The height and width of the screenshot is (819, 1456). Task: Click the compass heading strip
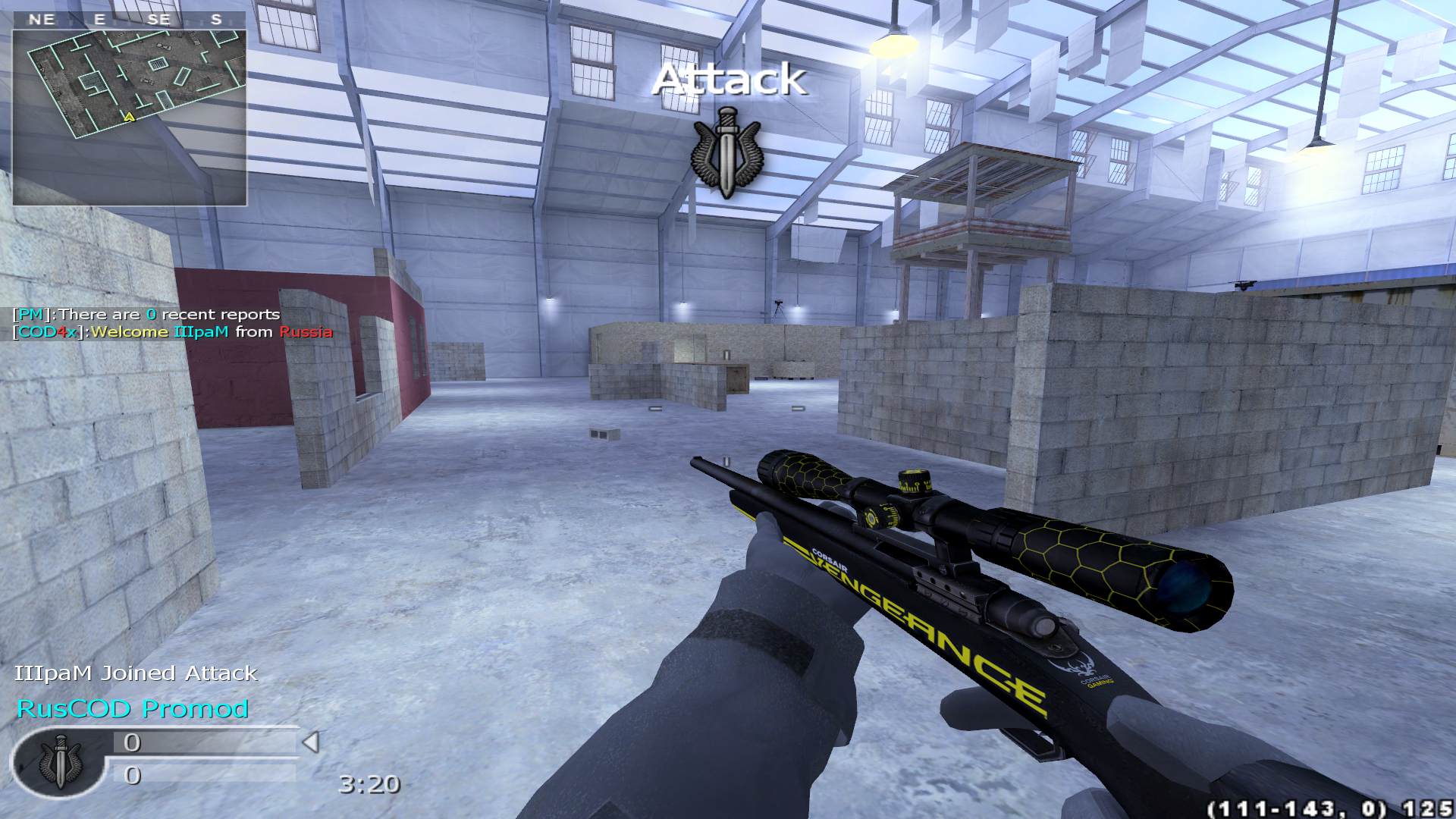[130, 20]
